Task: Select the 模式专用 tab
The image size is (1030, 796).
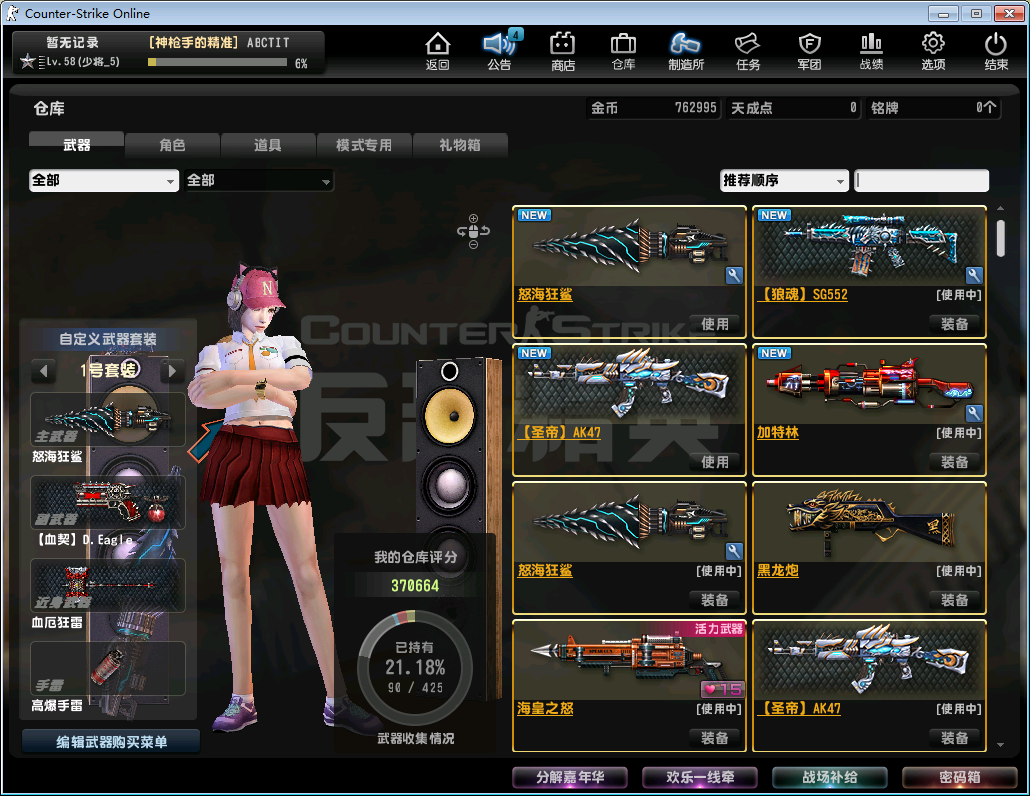Action: tap(364, 145)
